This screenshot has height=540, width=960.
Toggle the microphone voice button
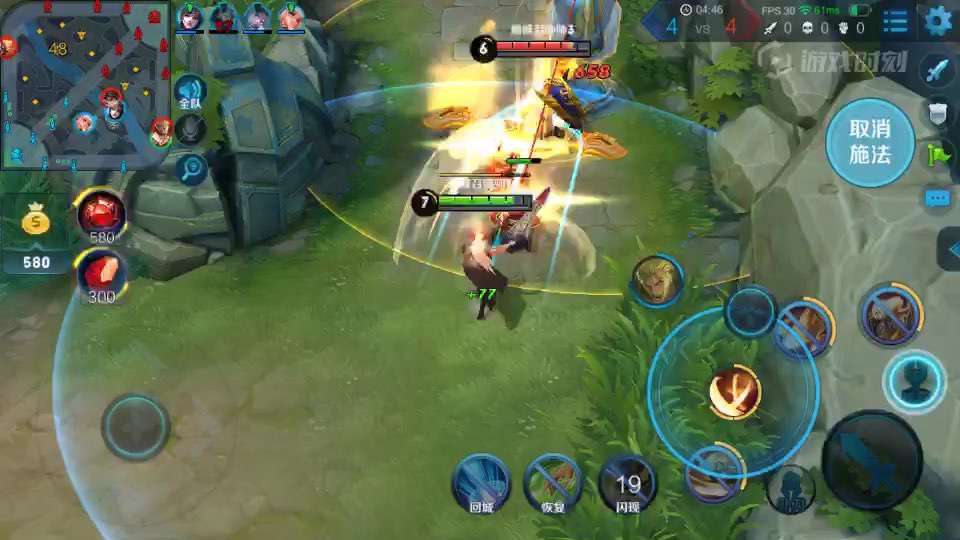point(190,129)
